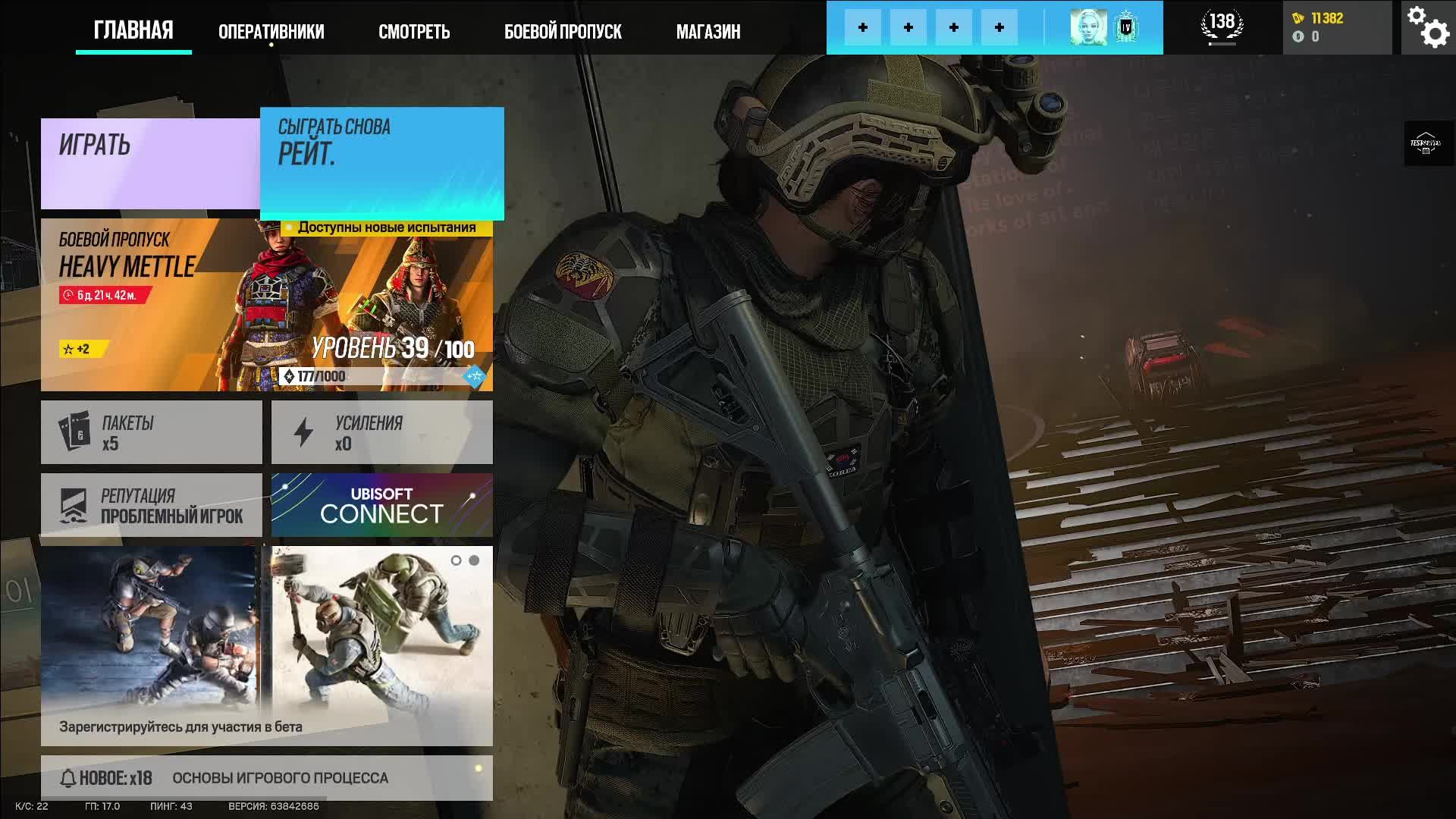Switch to the БОЕВОЙ ПРОПУСК tab
Screen dimensions: 1456x819
[x=563, y=31]
